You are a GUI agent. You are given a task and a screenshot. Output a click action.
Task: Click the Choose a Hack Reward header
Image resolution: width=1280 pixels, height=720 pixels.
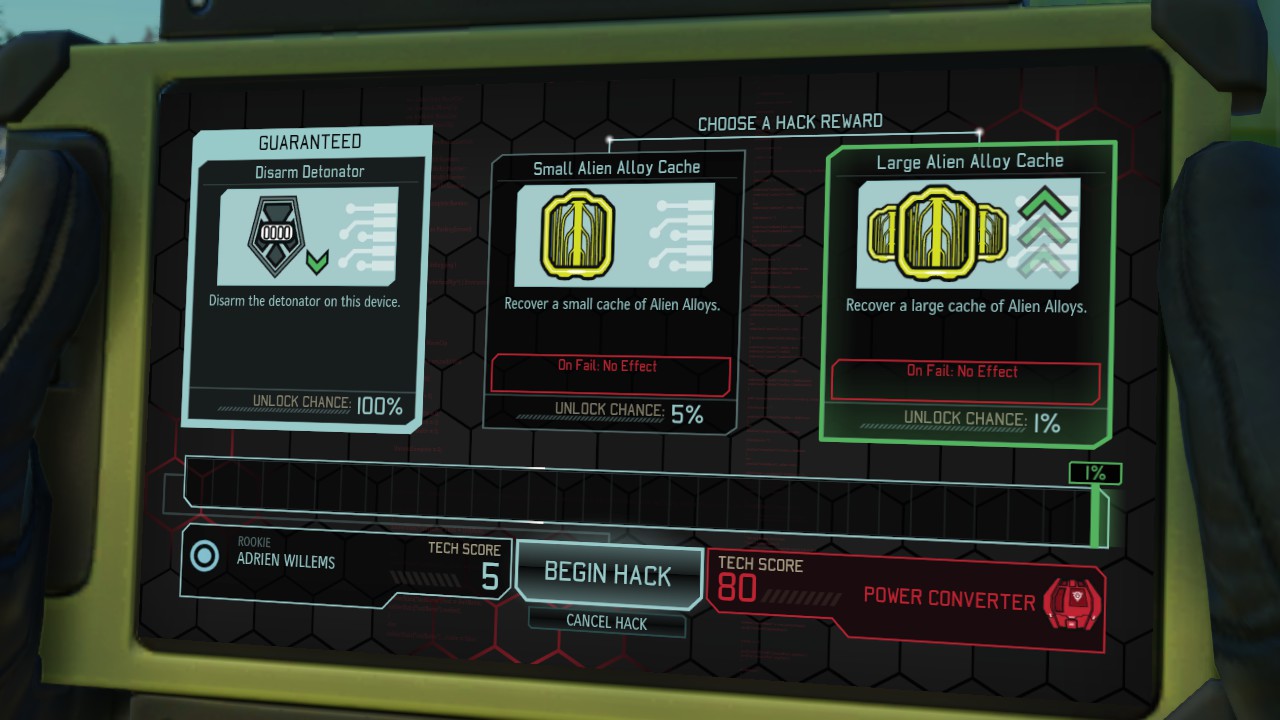[x=789, y=122]
